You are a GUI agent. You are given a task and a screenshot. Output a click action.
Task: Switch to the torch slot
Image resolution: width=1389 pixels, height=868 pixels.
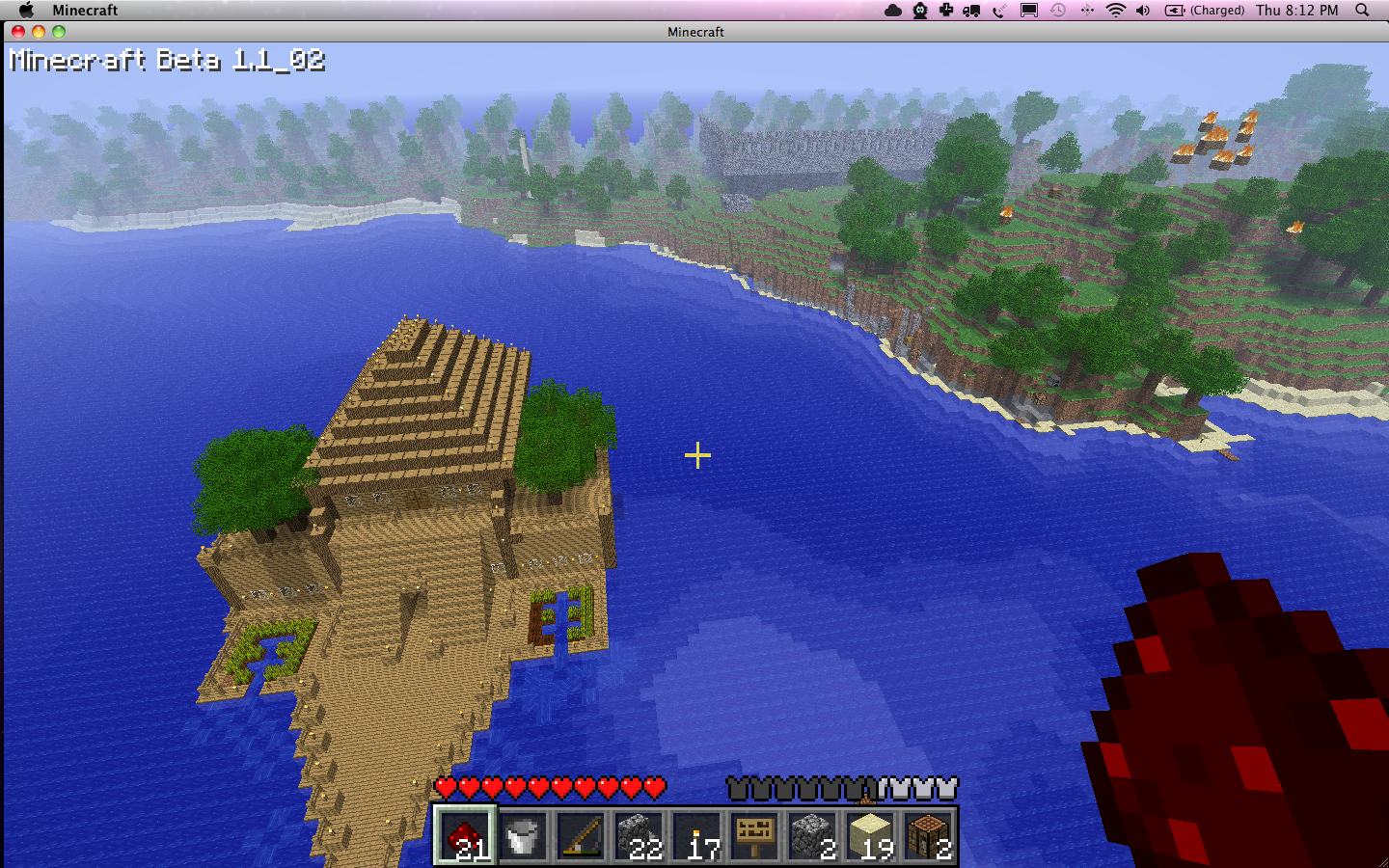pos(696,835)
